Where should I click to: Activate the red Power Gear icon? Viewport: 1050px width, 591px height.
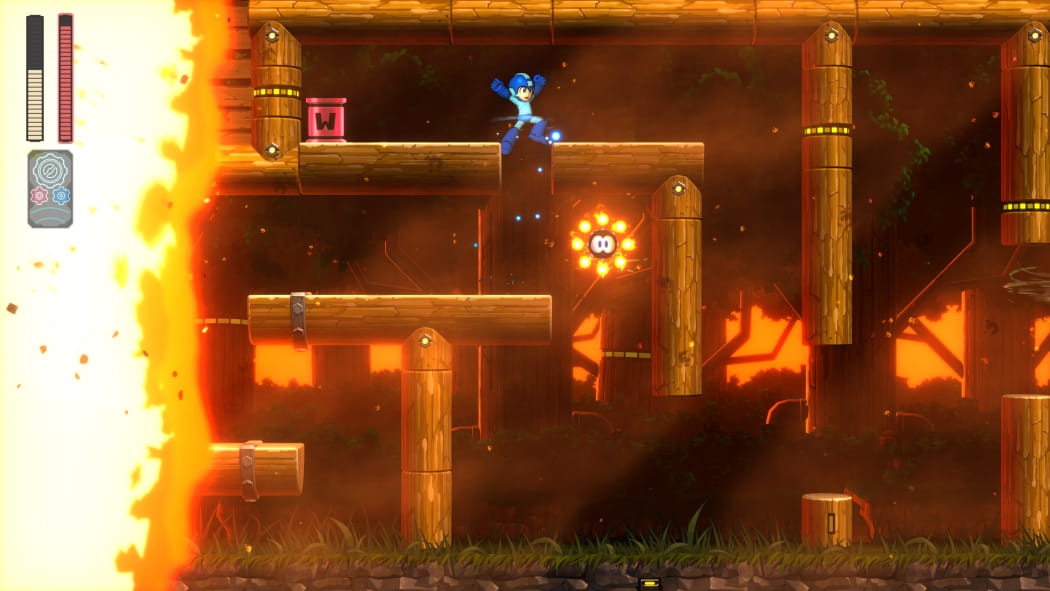(39, 196)
